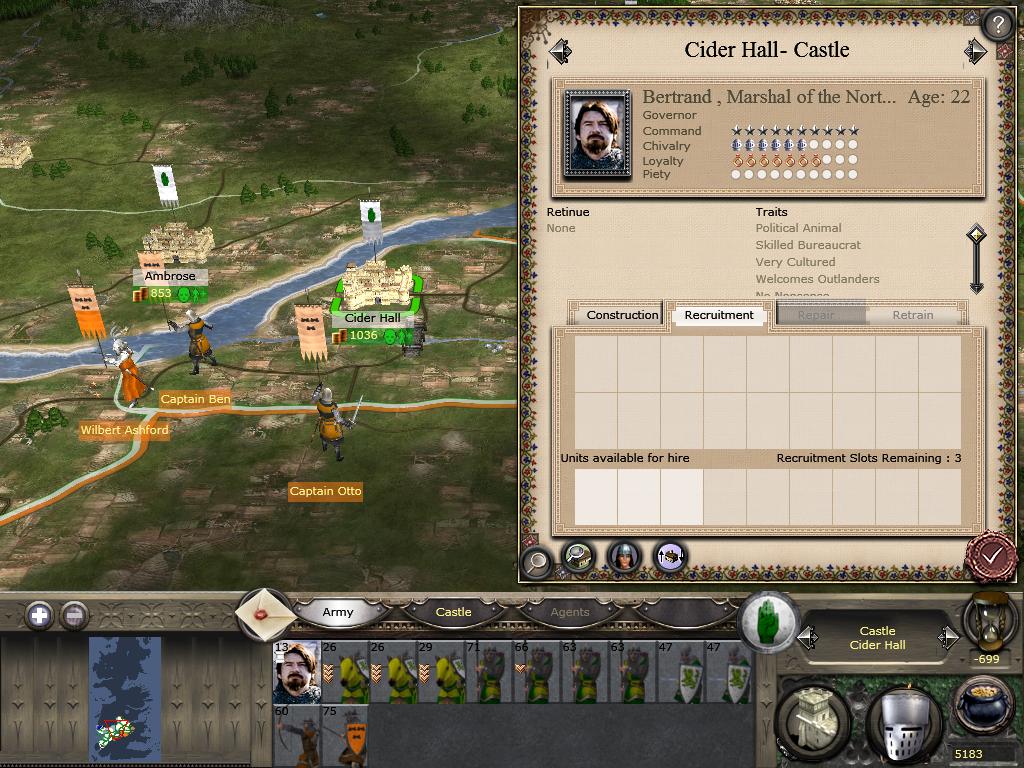Zoom in the minimap with plus
1024x768 pixels.
39,615
